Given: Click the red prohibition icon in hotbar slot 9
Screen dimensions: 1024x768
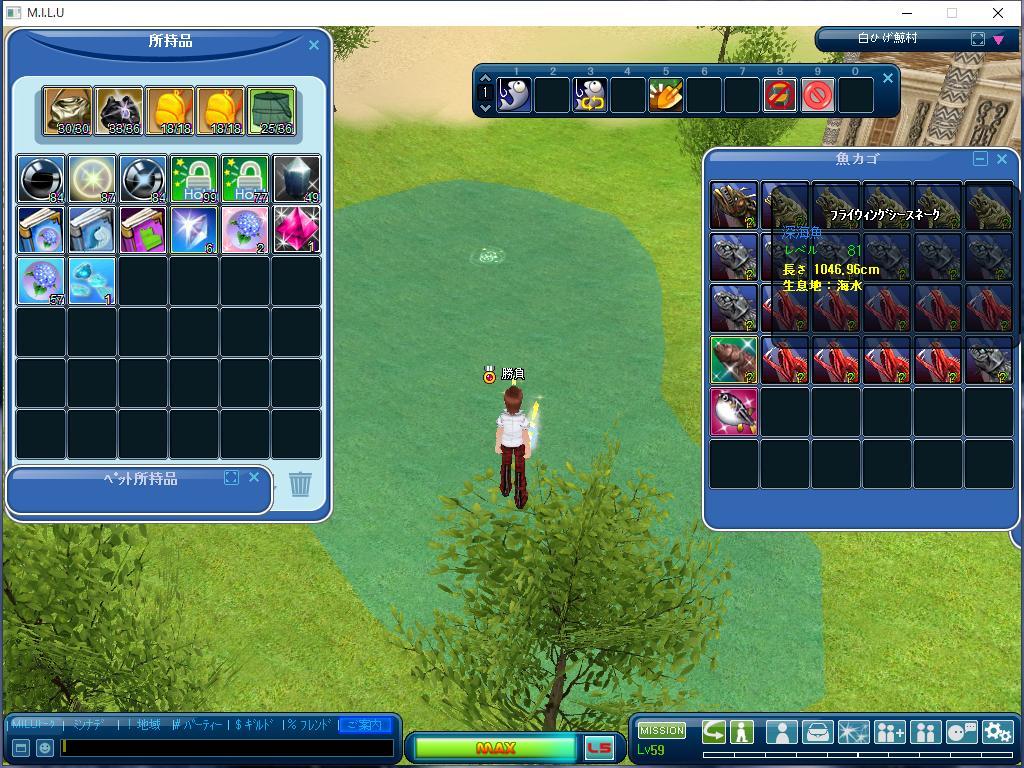Looking at the screenshot, I should tap(818, 96).
